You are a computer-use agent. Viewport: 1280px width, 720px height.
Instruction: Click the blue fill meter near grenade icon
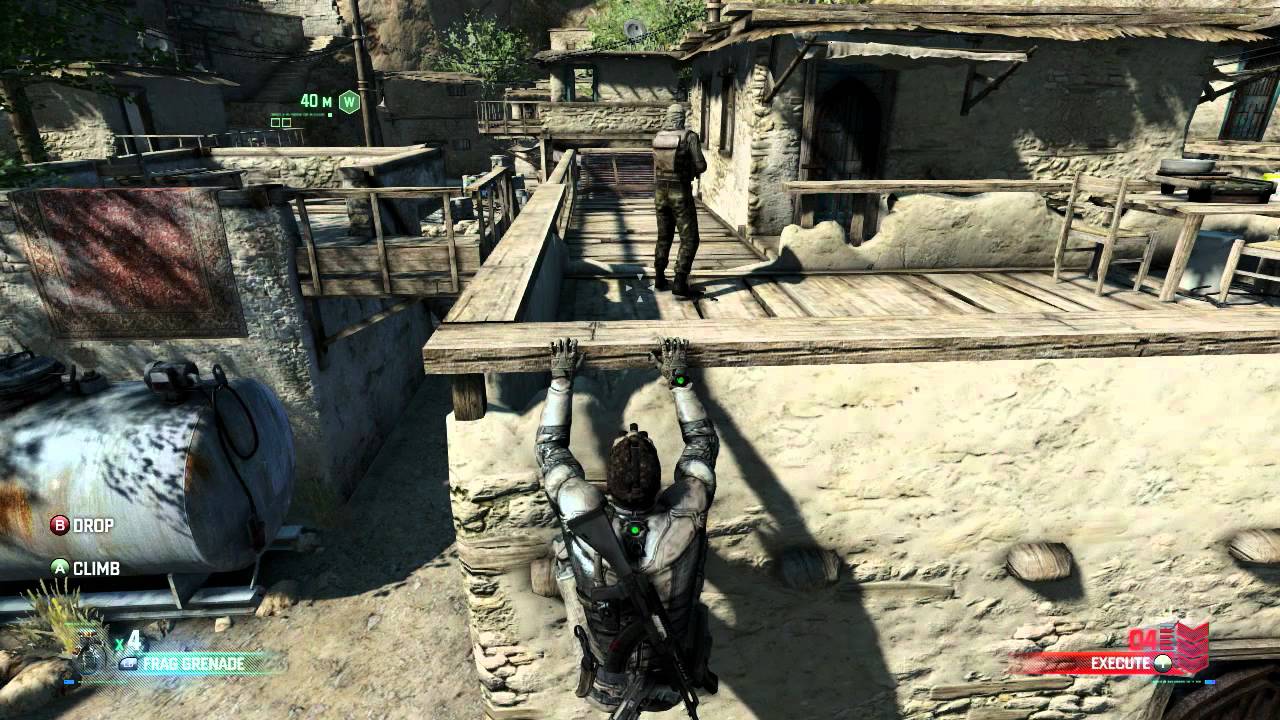pos(69,682)
